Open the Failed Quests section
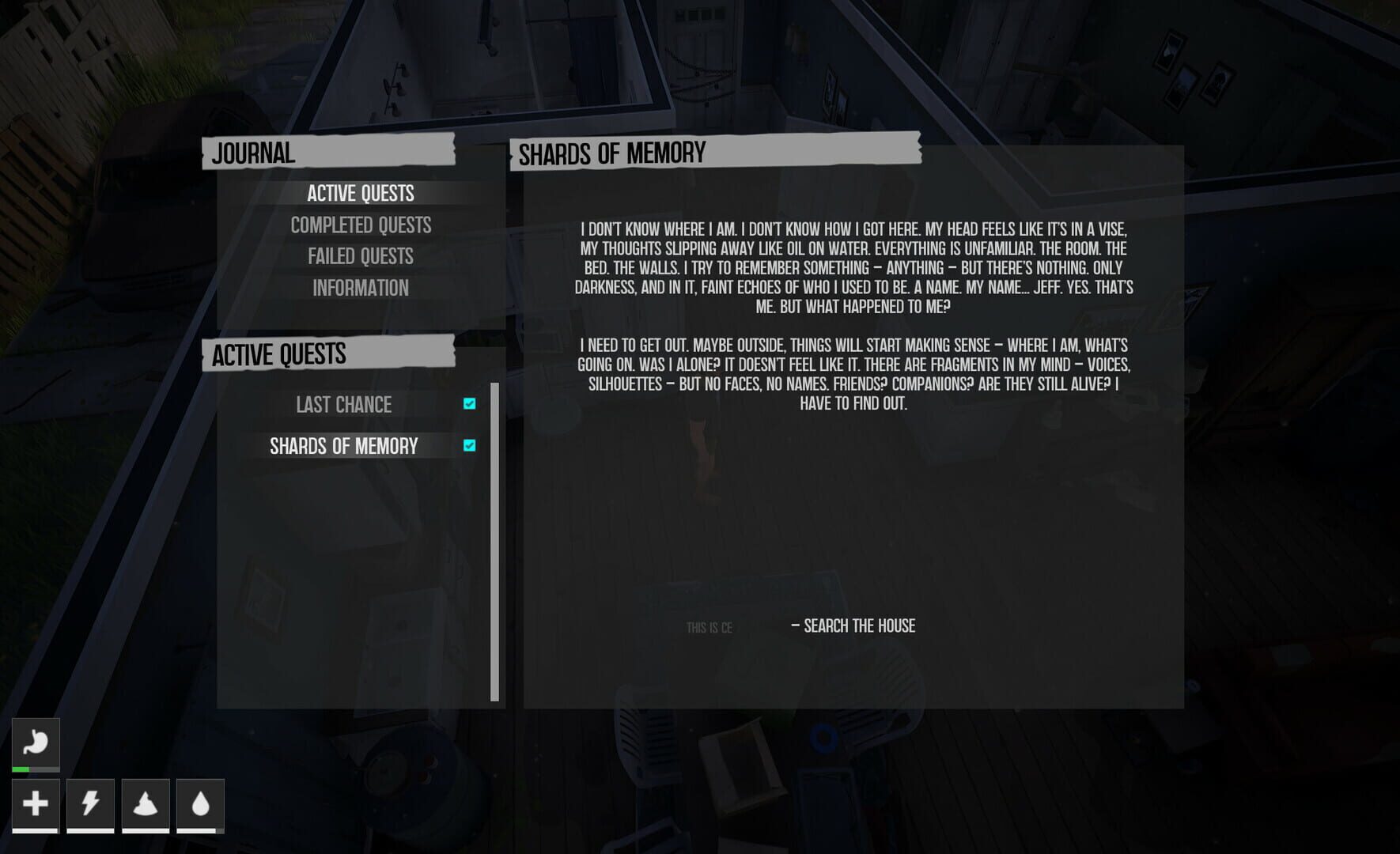The width and height of the screenshot is (1400, 854). pyautogui.click(x=361, y=256)
